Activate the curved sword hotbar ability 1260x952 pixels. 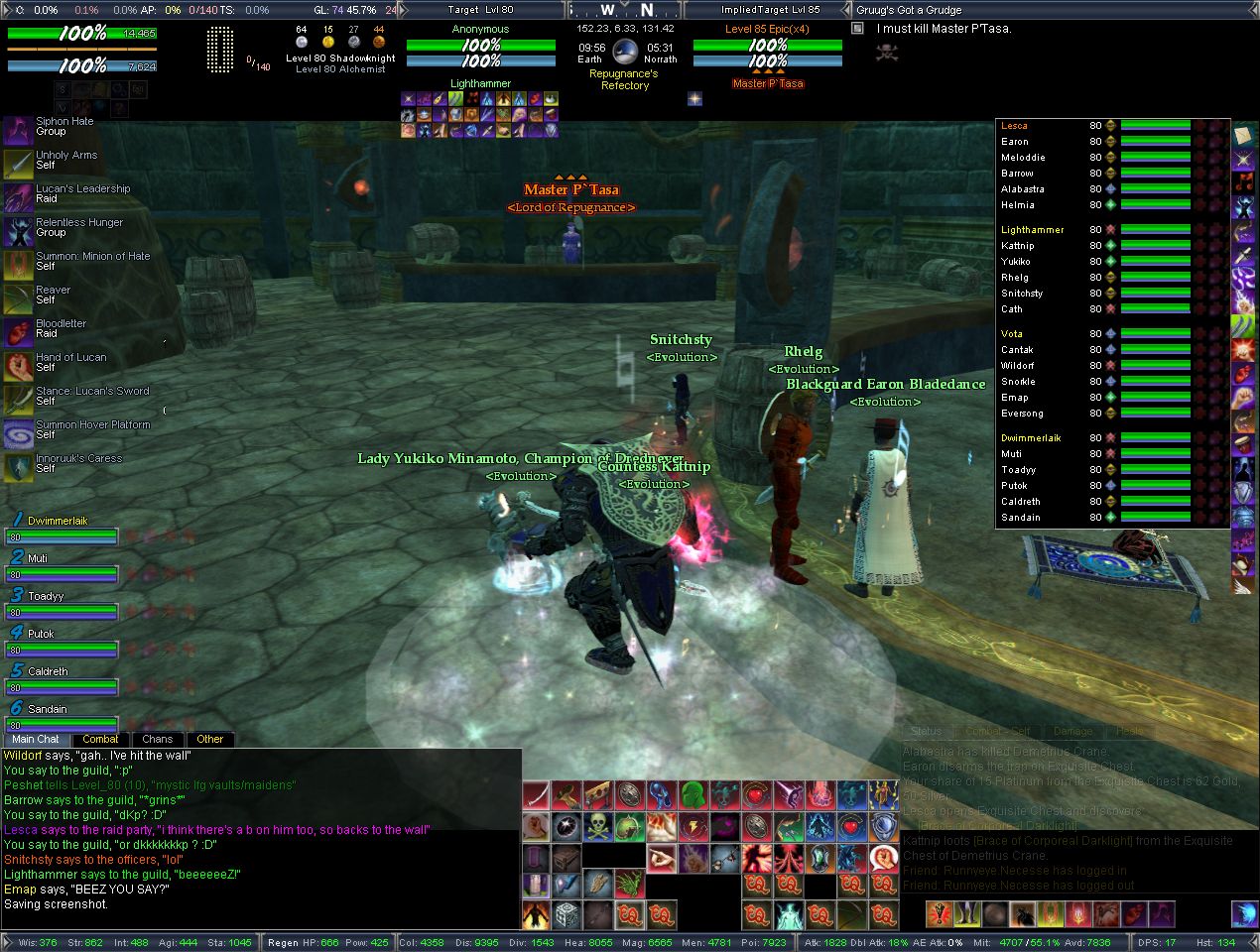pyautogui.click(x=536, y=795)
